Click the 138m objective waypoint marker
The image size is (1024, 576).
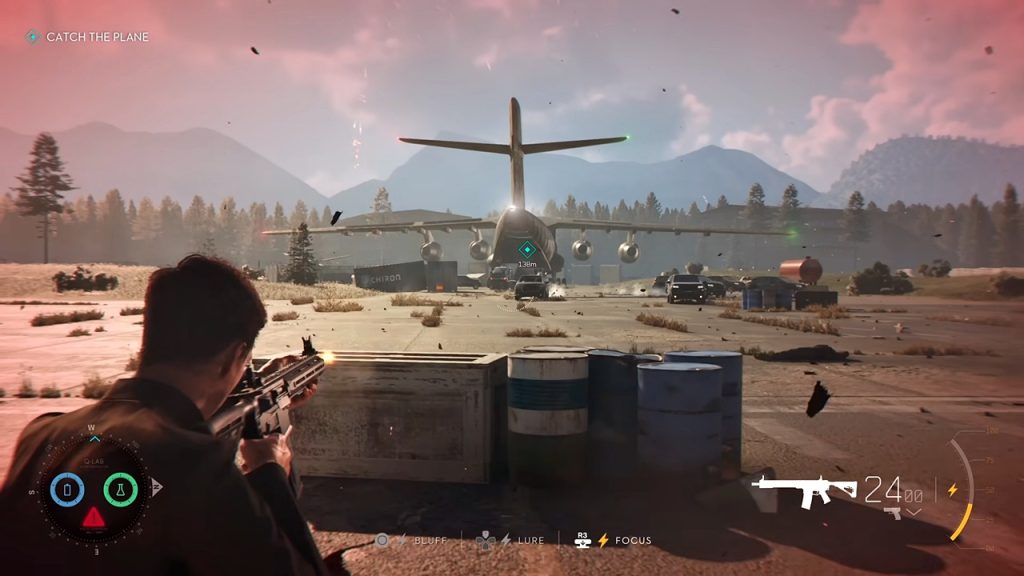click(526, 249)
